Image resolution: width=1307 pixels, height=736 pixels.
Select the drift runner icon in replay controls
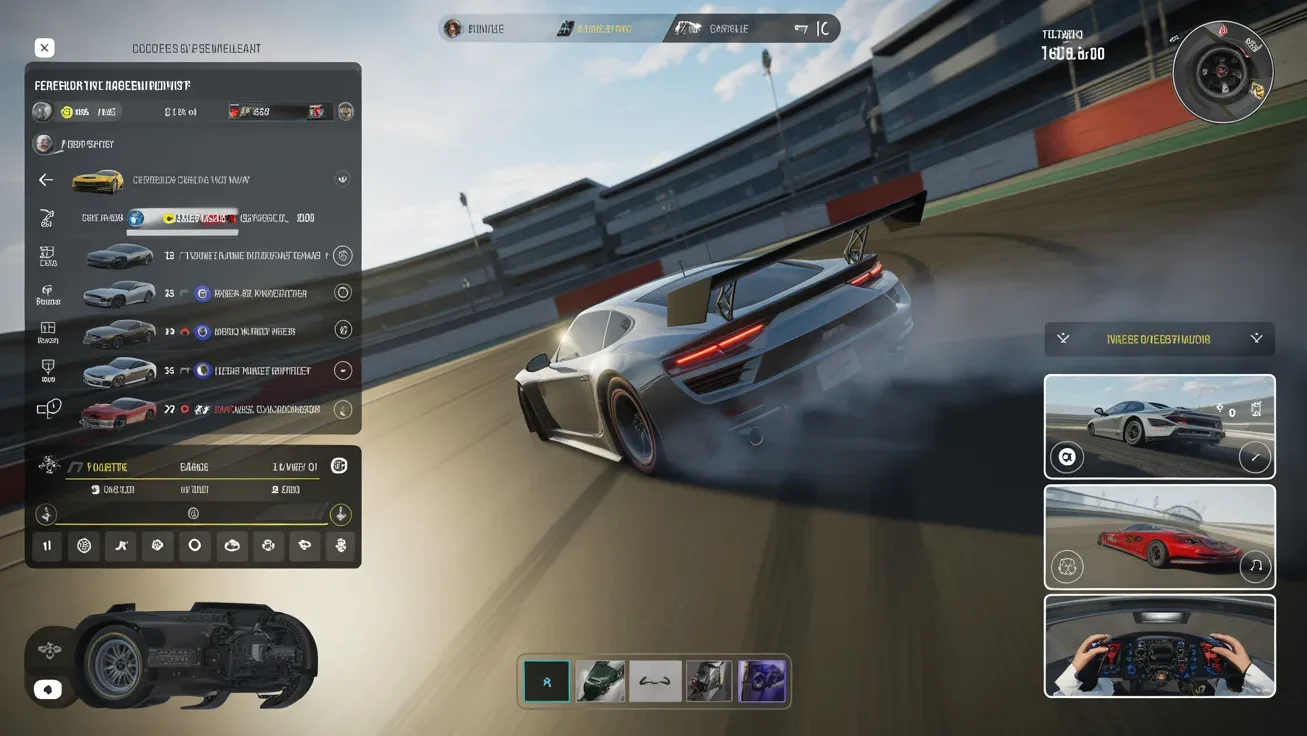click(121, 546)
